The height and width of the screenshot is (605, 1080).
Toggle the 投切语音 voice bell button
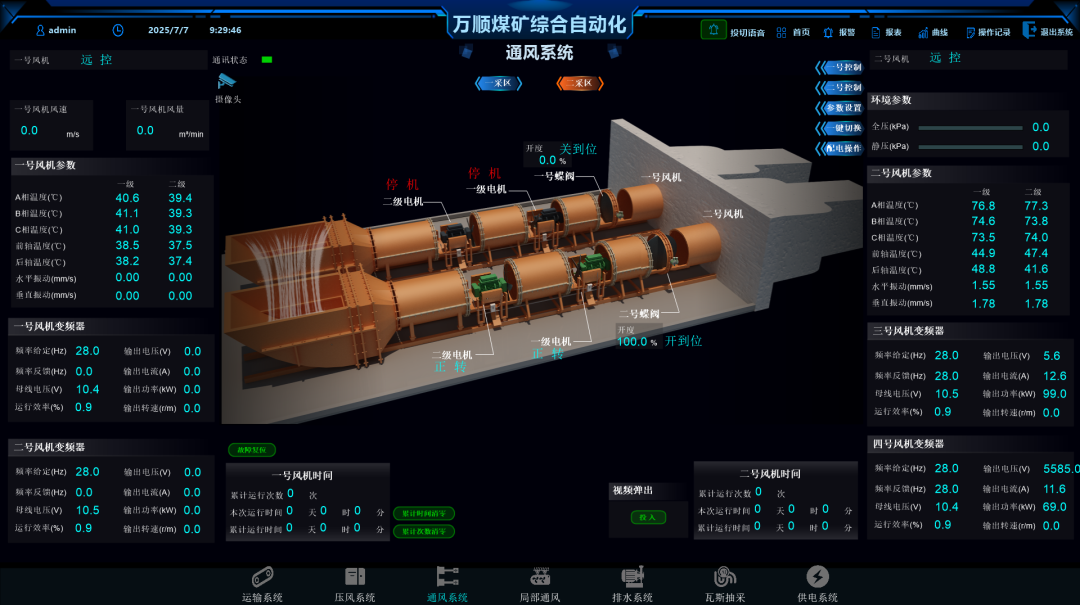click(713, 30)
